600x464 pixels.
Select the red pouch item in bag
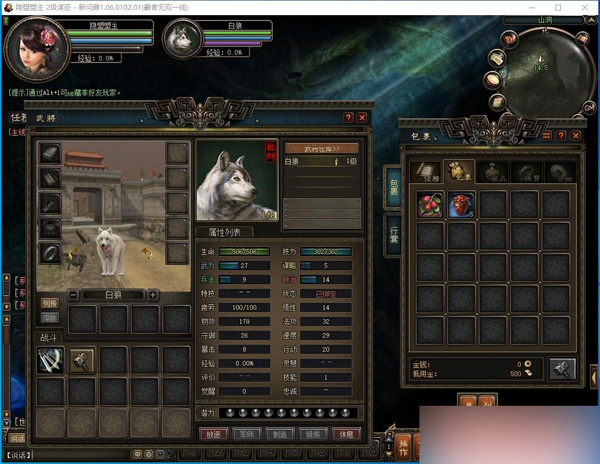tap(462, 204)
